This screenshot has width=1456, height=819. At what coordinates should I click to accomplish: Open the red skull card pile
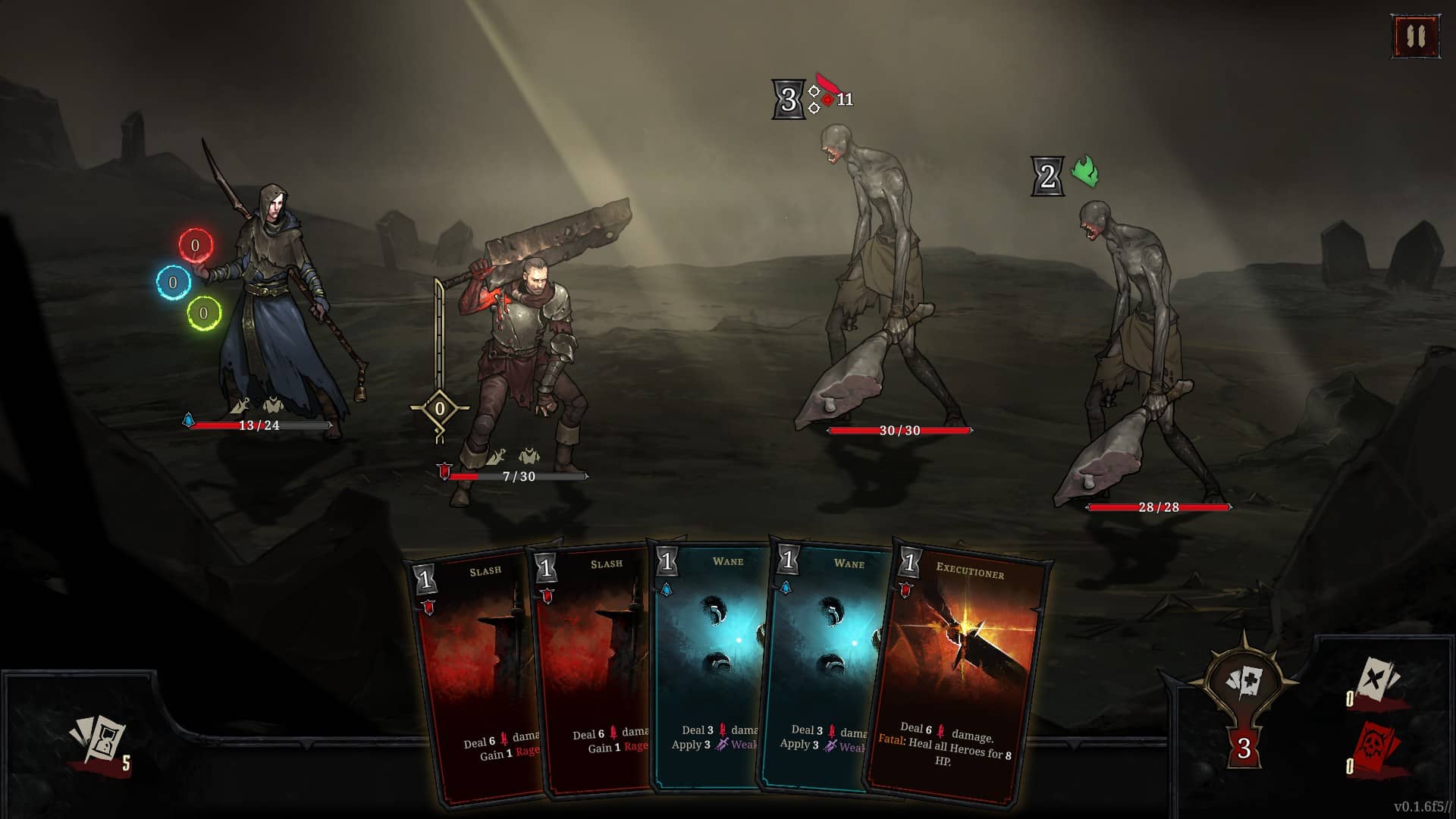point(1375,748)
